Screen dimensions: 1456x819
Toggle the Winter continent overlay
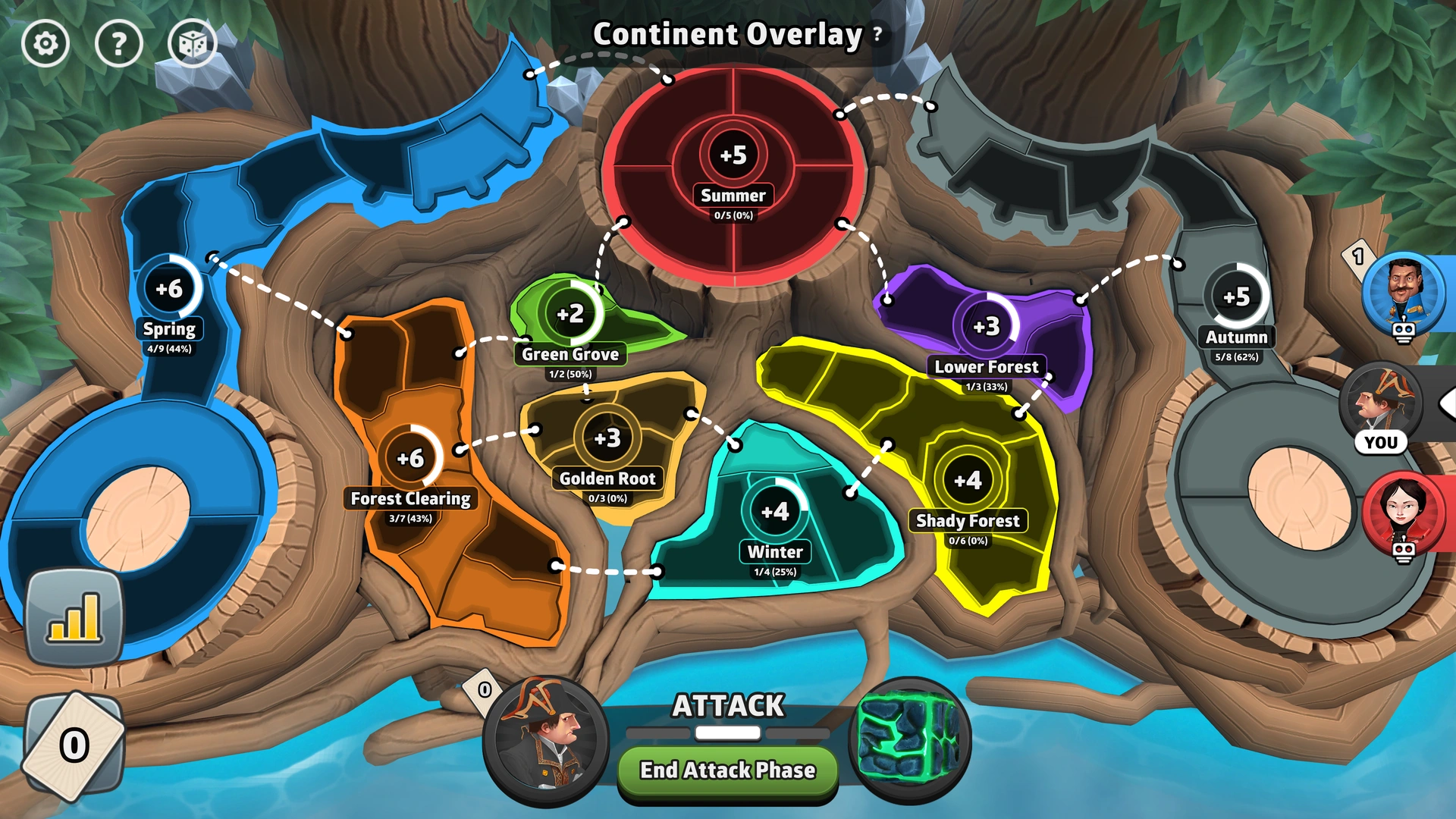pyautogui.click(x=776, y=510)
